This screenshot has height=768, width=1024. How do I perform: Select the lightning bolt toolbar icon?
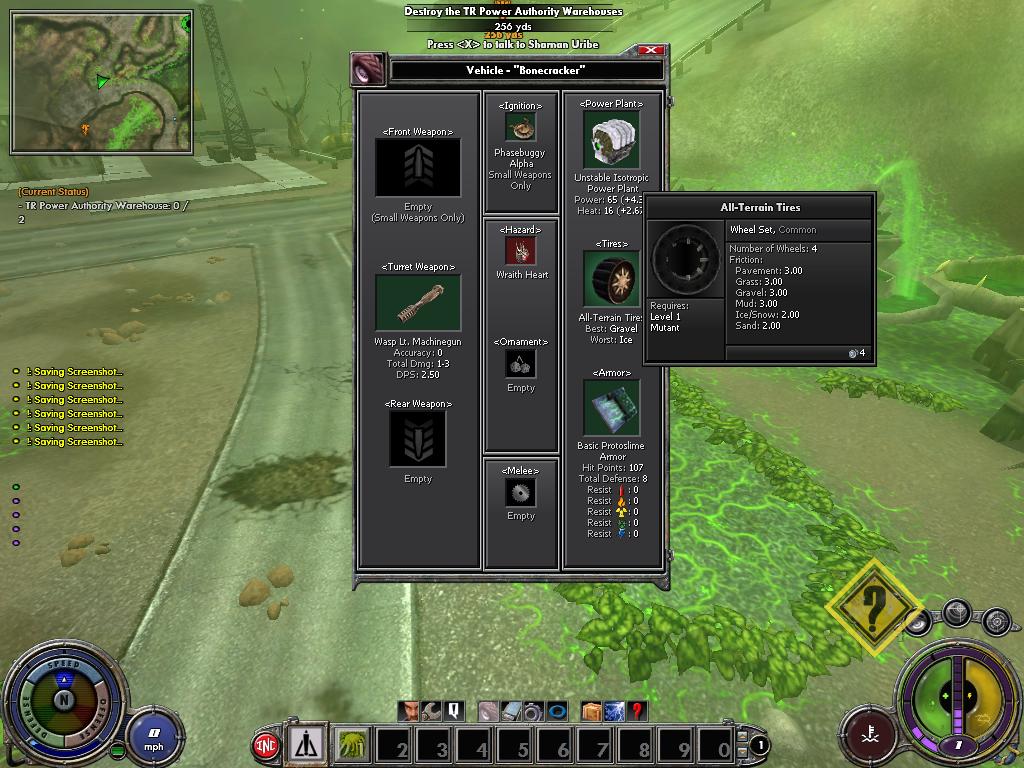[614, 711]
